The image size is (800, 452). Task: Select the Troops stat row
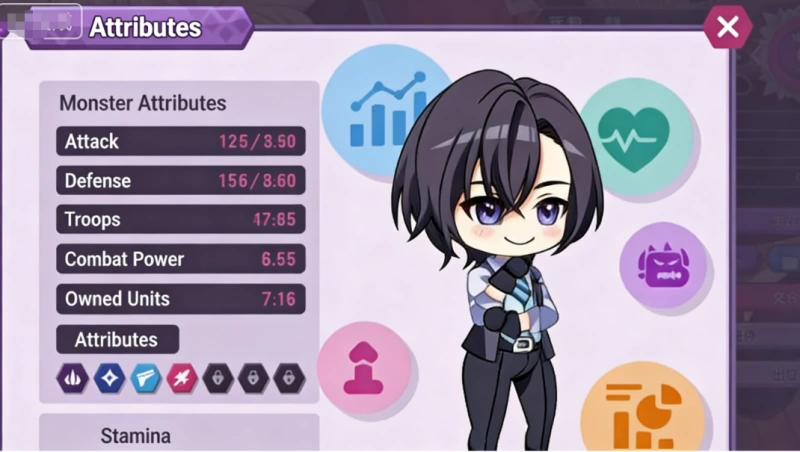click(180, 219)
